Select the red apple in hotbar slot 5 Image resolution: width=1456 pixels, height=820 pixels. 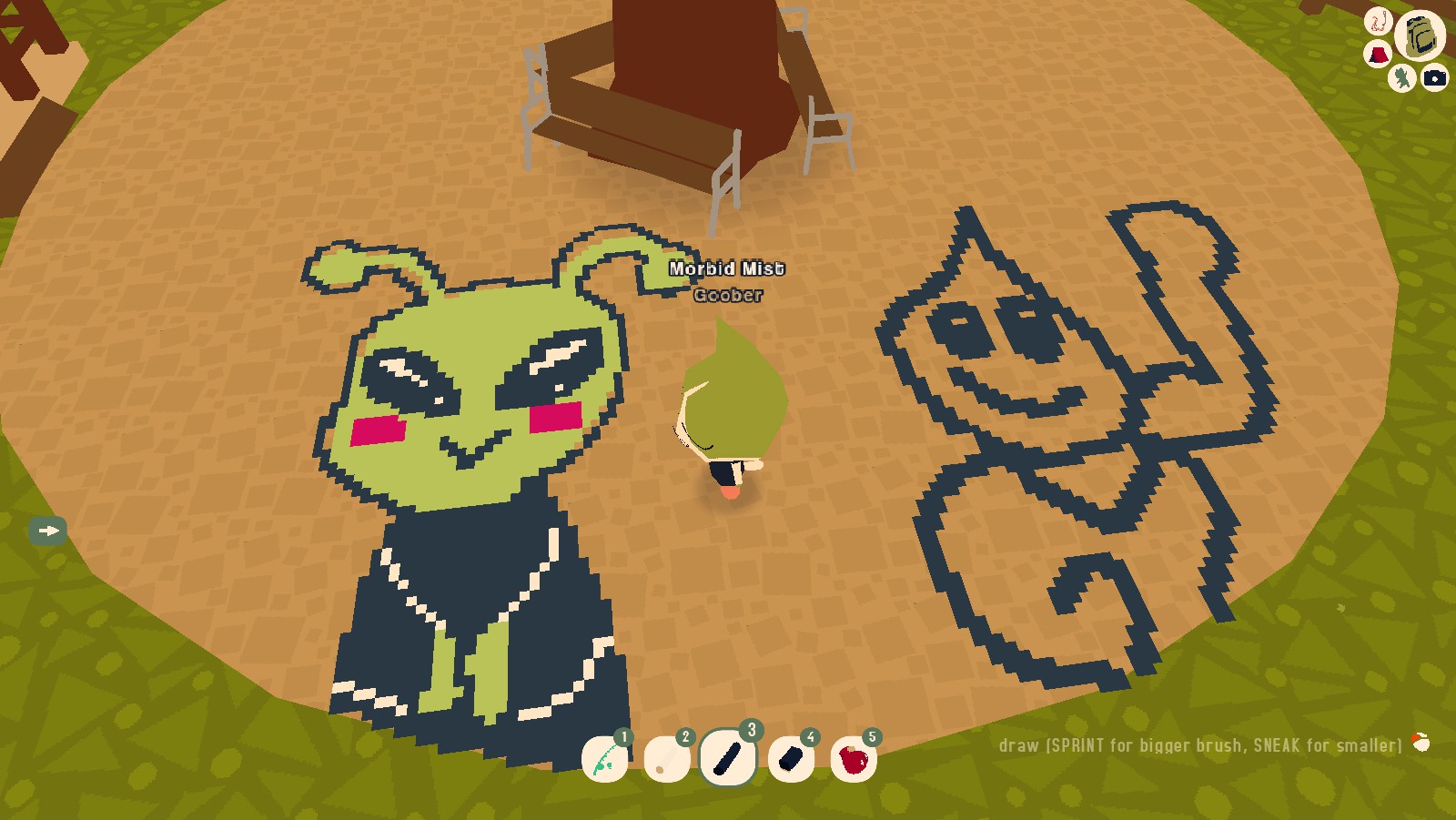(853, 757)
